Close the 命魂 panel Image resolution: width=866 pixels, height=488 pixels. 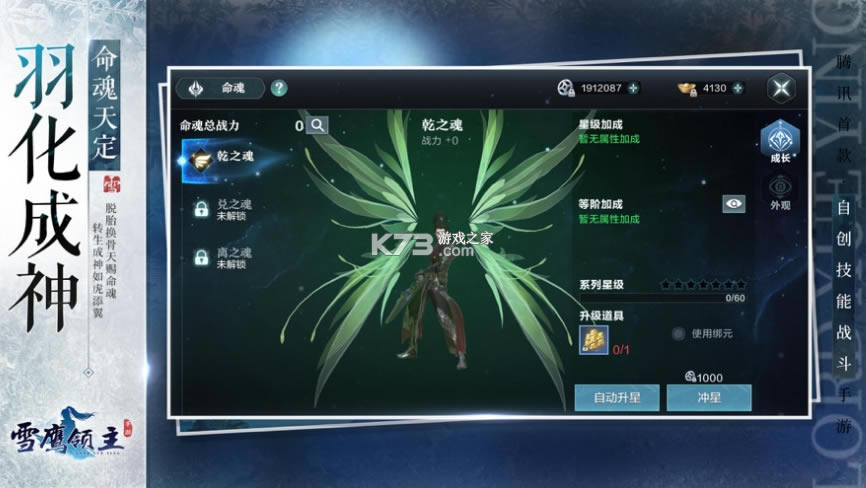coord(781,88)
